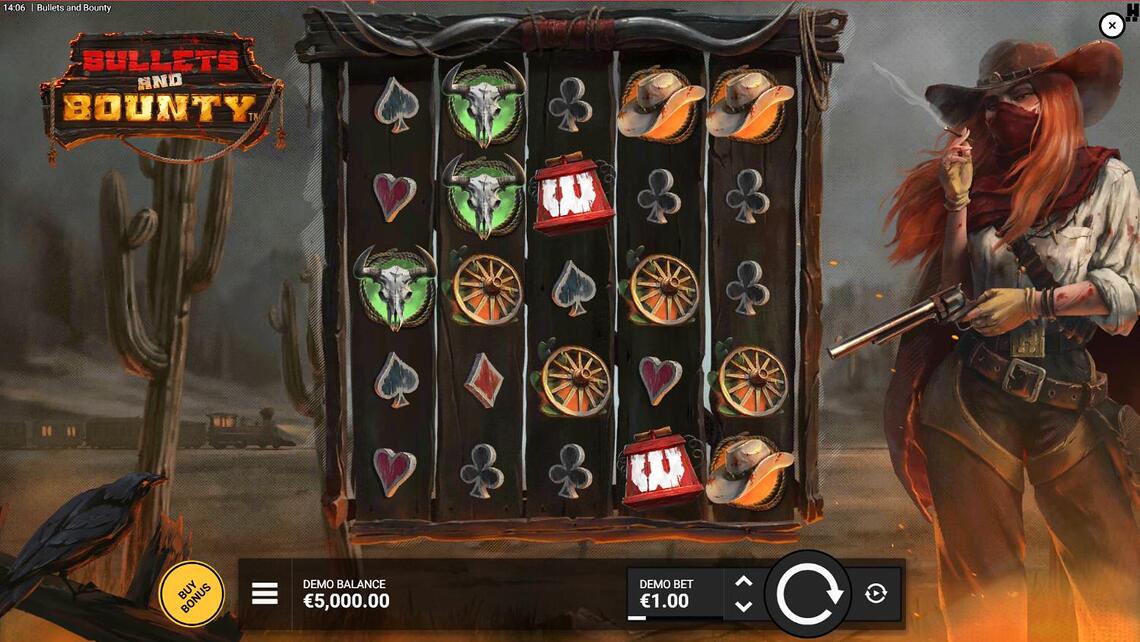Open the hamburger menu
Screen dimensions: 1140x642
(265, 594)
